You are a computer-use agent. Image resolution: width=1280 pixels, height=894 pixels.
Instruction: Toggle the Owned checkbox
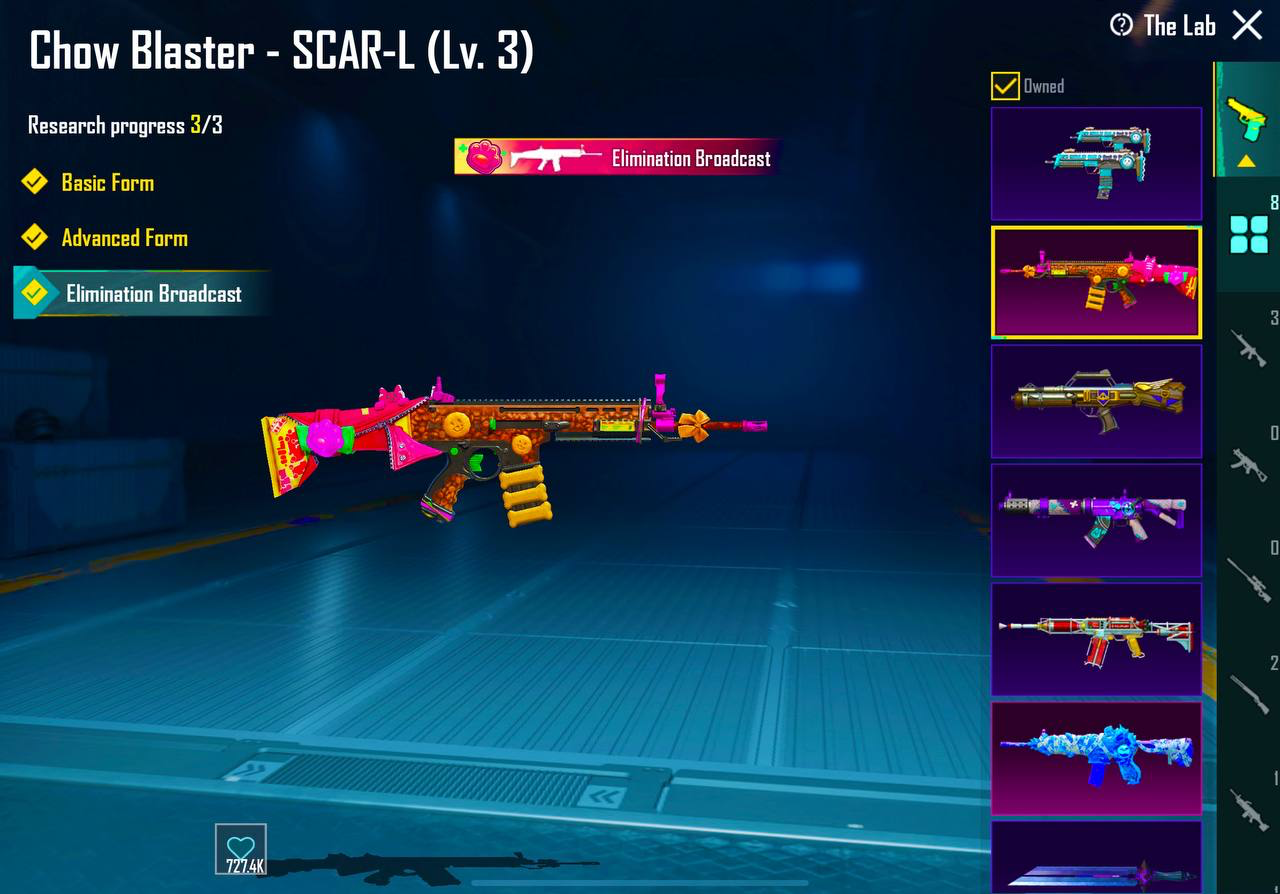(1005, 86)
